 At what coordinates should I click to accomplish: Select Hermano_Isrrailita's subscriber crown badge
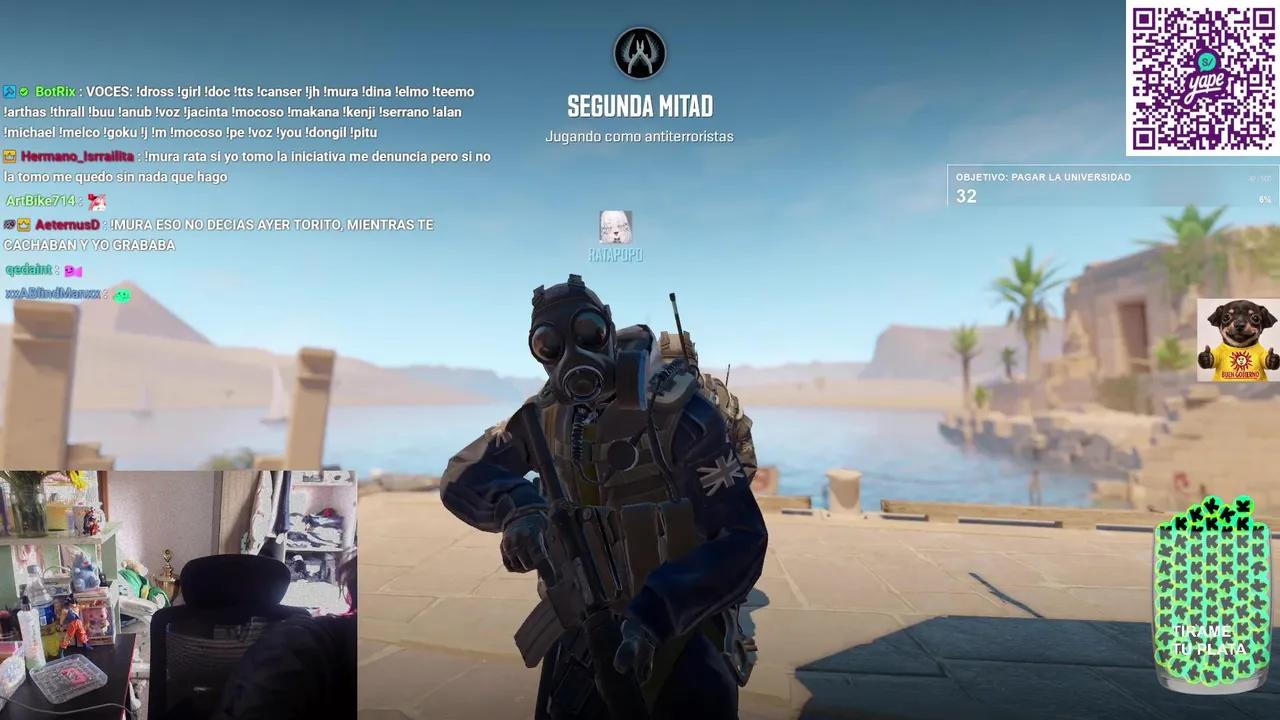click(9, 156)
